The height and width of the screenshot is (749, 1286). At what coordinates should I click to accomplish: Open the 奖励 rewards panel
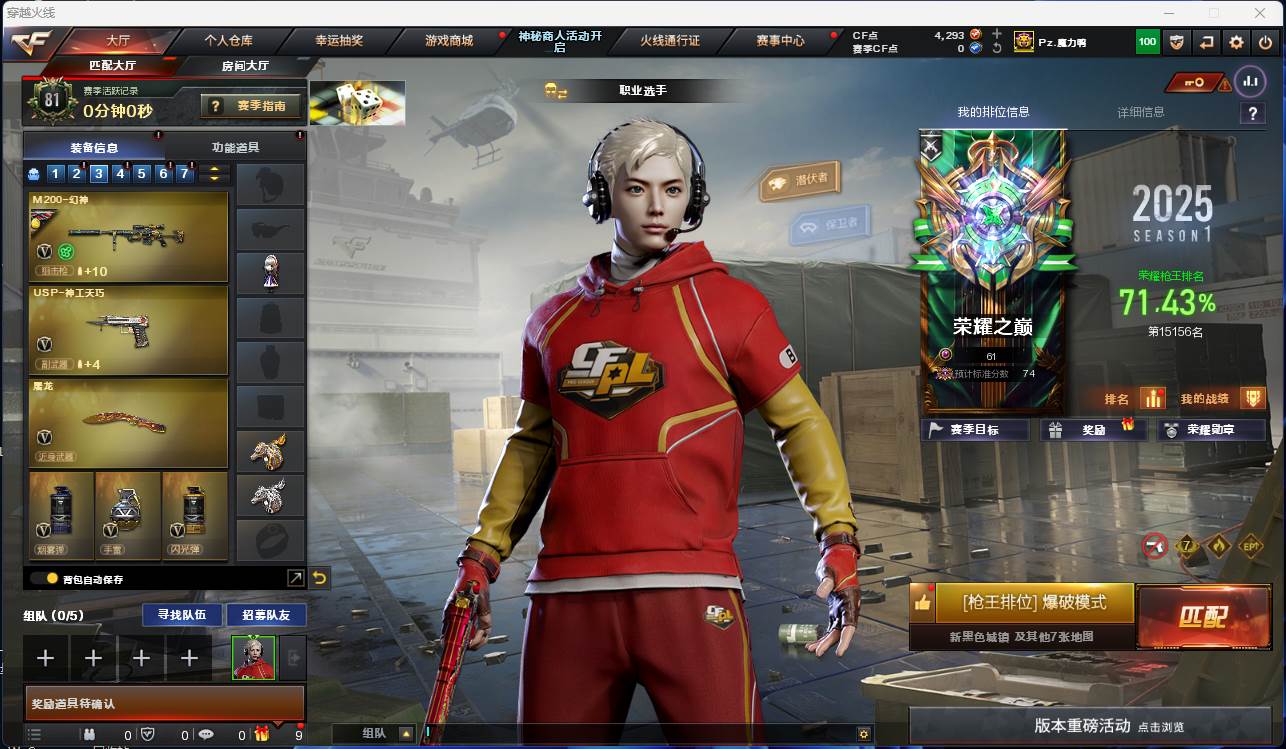(x=1093, y=430)
